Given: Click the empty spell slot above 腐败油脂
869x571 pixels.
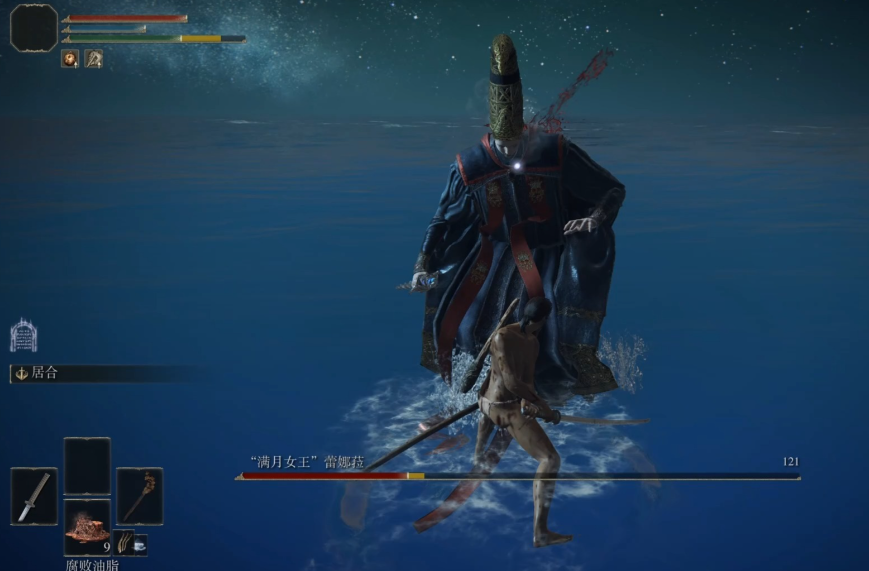Looking at the screenshot, I should (x=87, y=466).
